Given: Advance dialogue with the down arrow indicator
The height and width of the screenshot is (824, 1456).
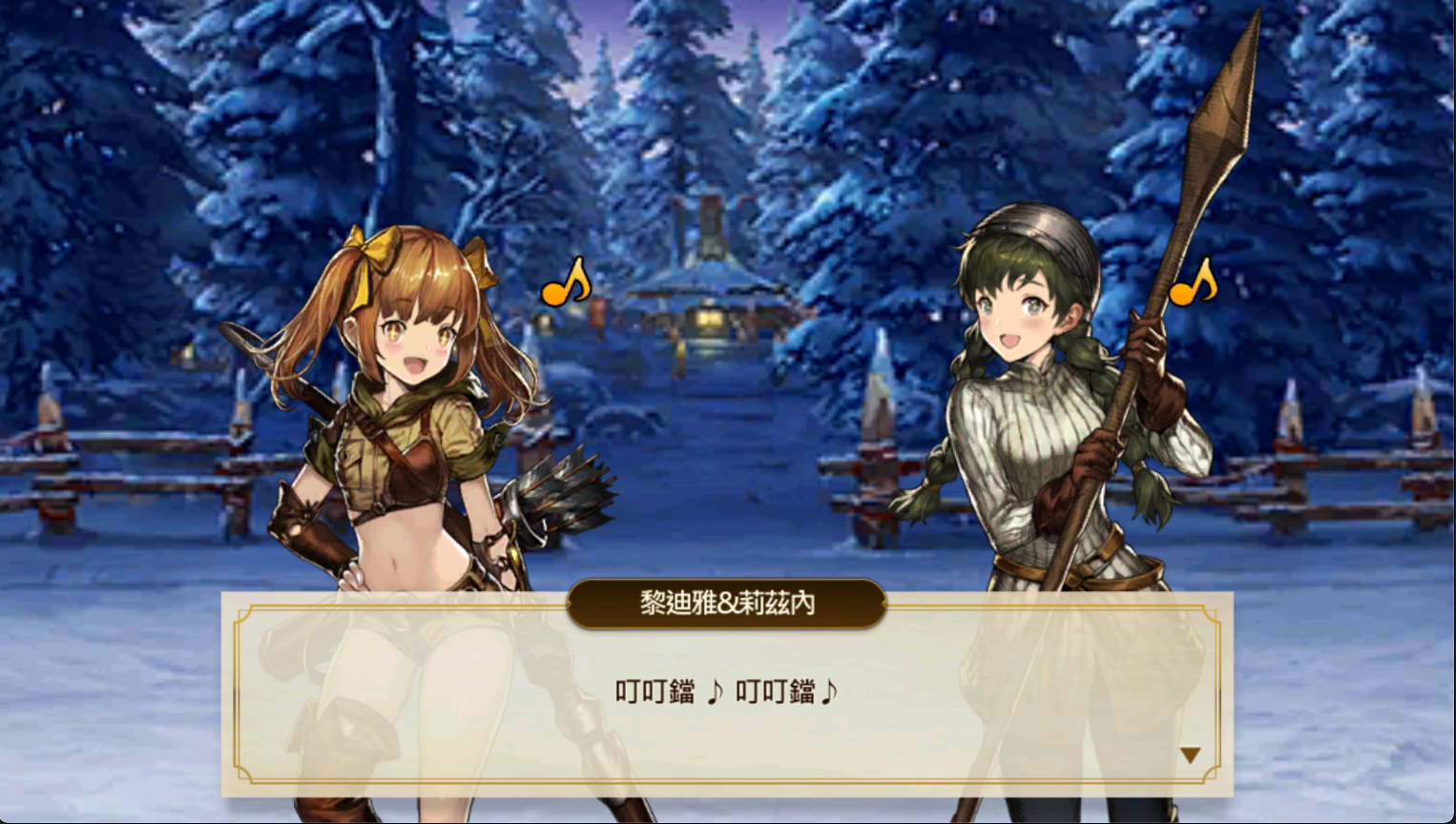Looking at the screenshot, I should pyautogui.click(x=1189, y=755).
